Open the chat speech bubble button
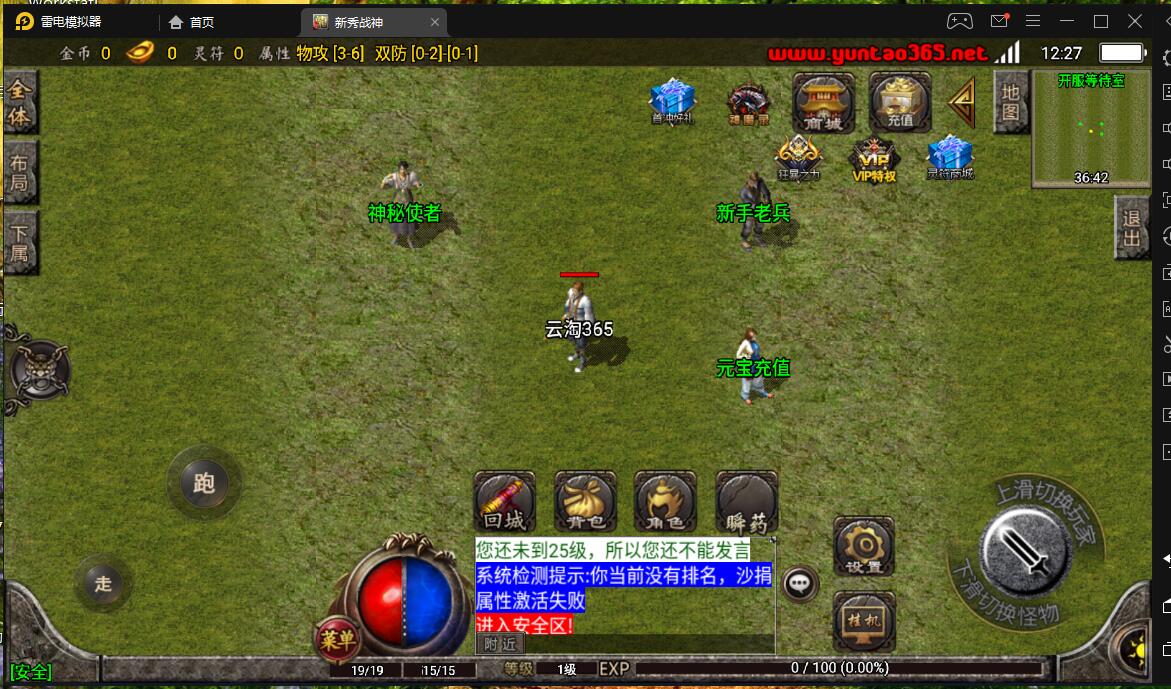The height and width of the screenshot is (689, 1171). coord(800,584)
